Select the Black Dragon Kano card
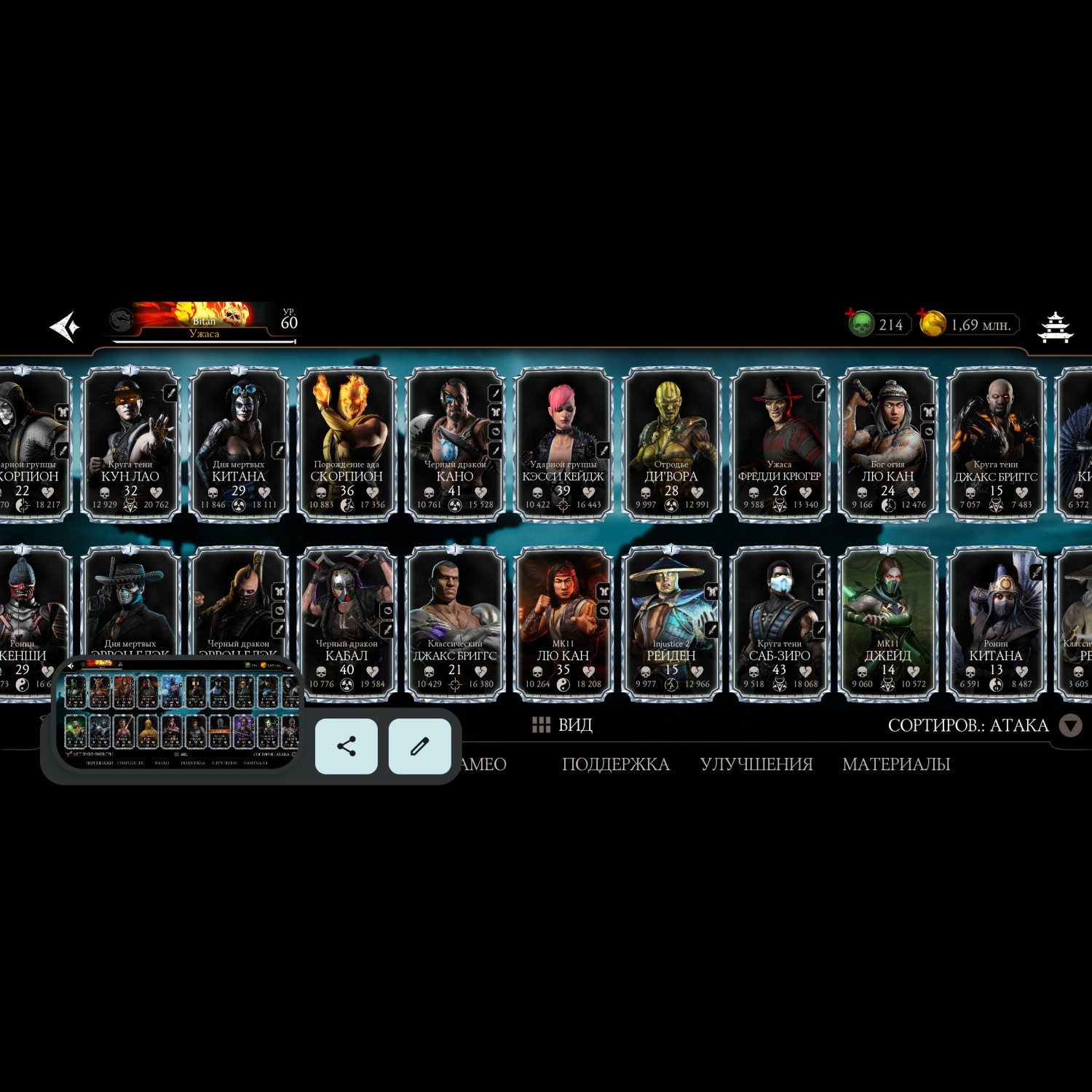 (x=455, y=444)
